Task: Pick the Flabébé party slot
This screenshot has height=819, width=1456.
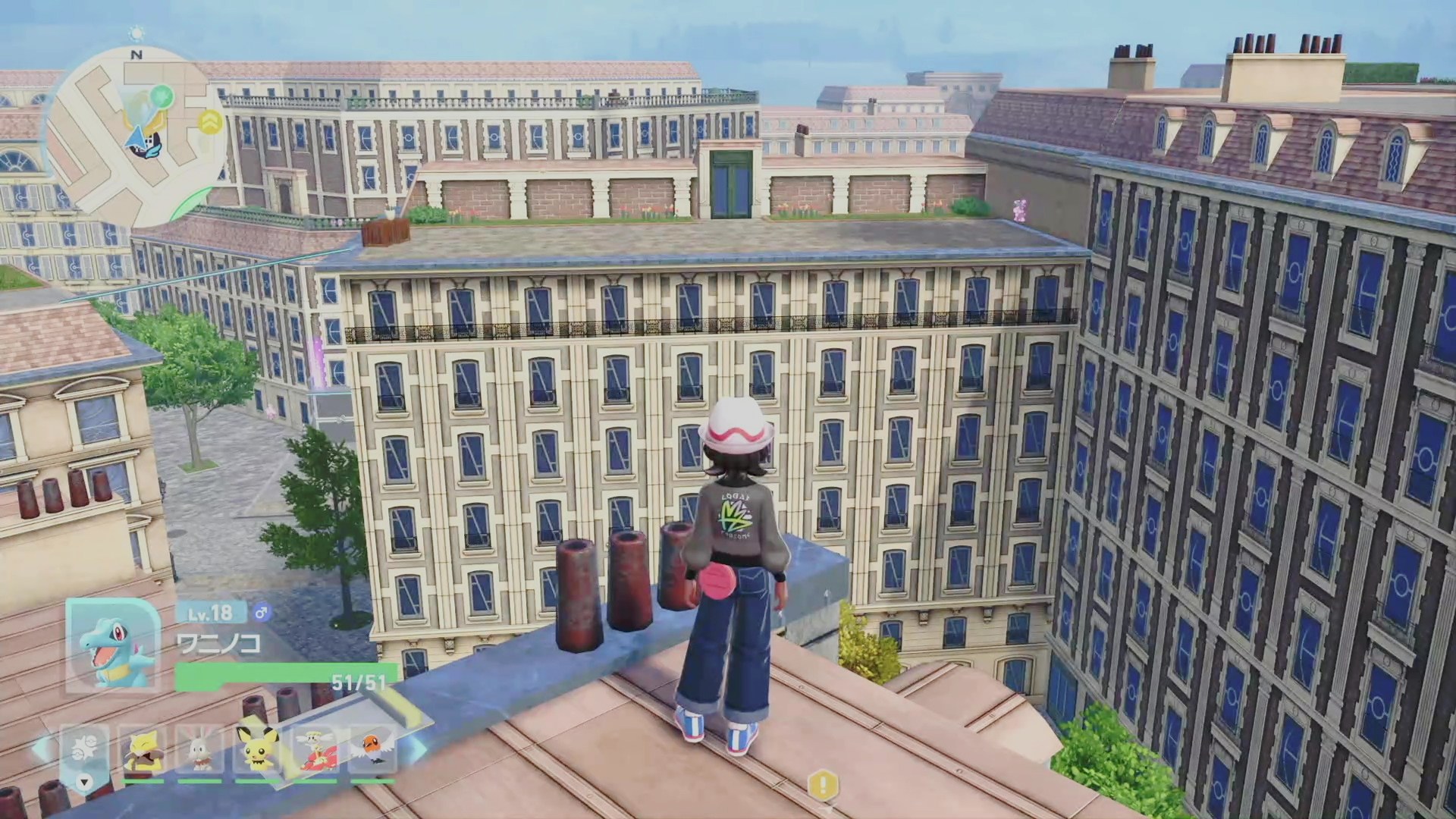Action: 314,751
